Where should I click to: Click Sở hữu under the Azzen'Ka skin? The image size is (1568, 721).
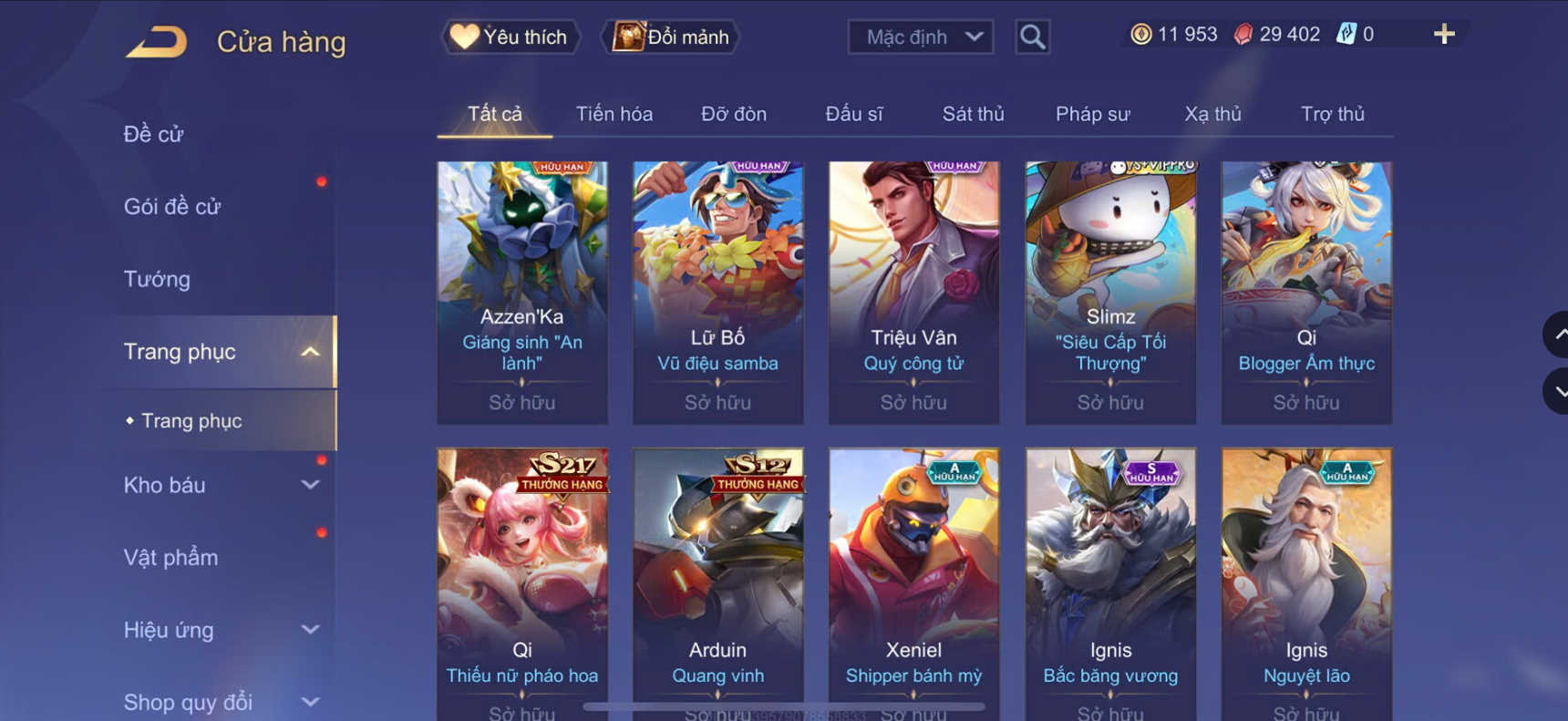(521, 402)
